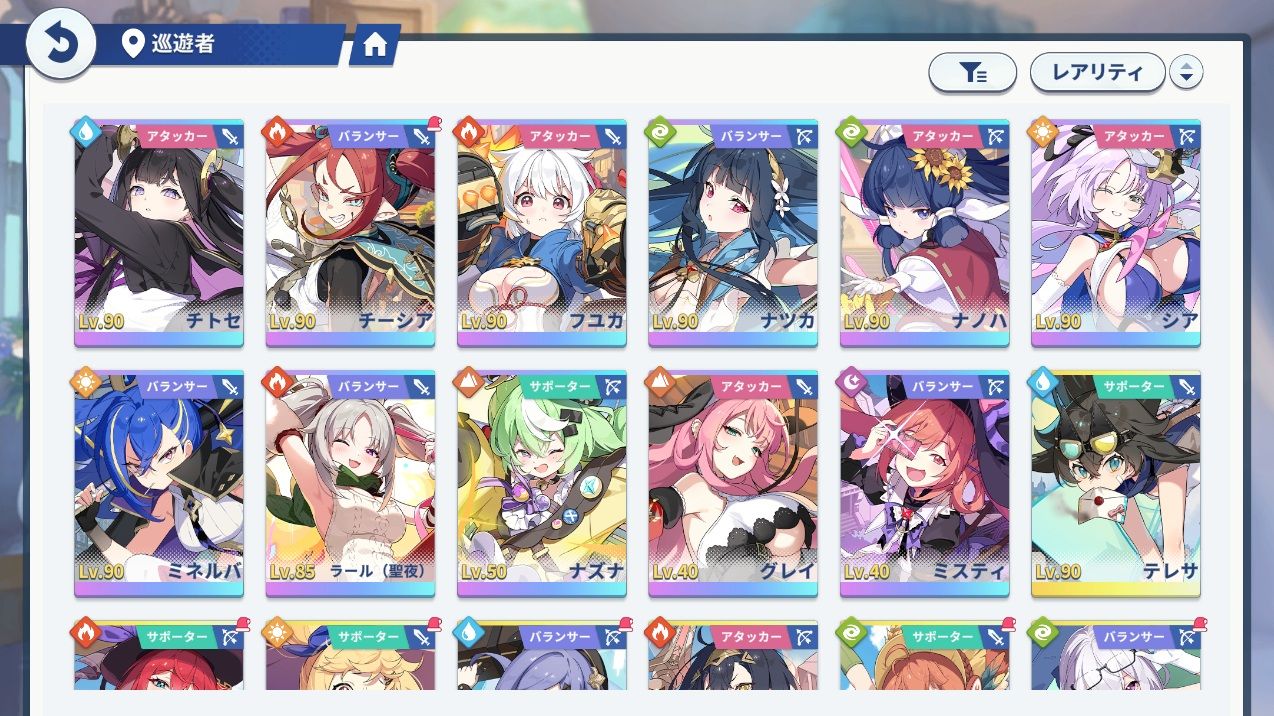Choose the フユカ character card
The image size is (1274, 716).
pos(542,235)
